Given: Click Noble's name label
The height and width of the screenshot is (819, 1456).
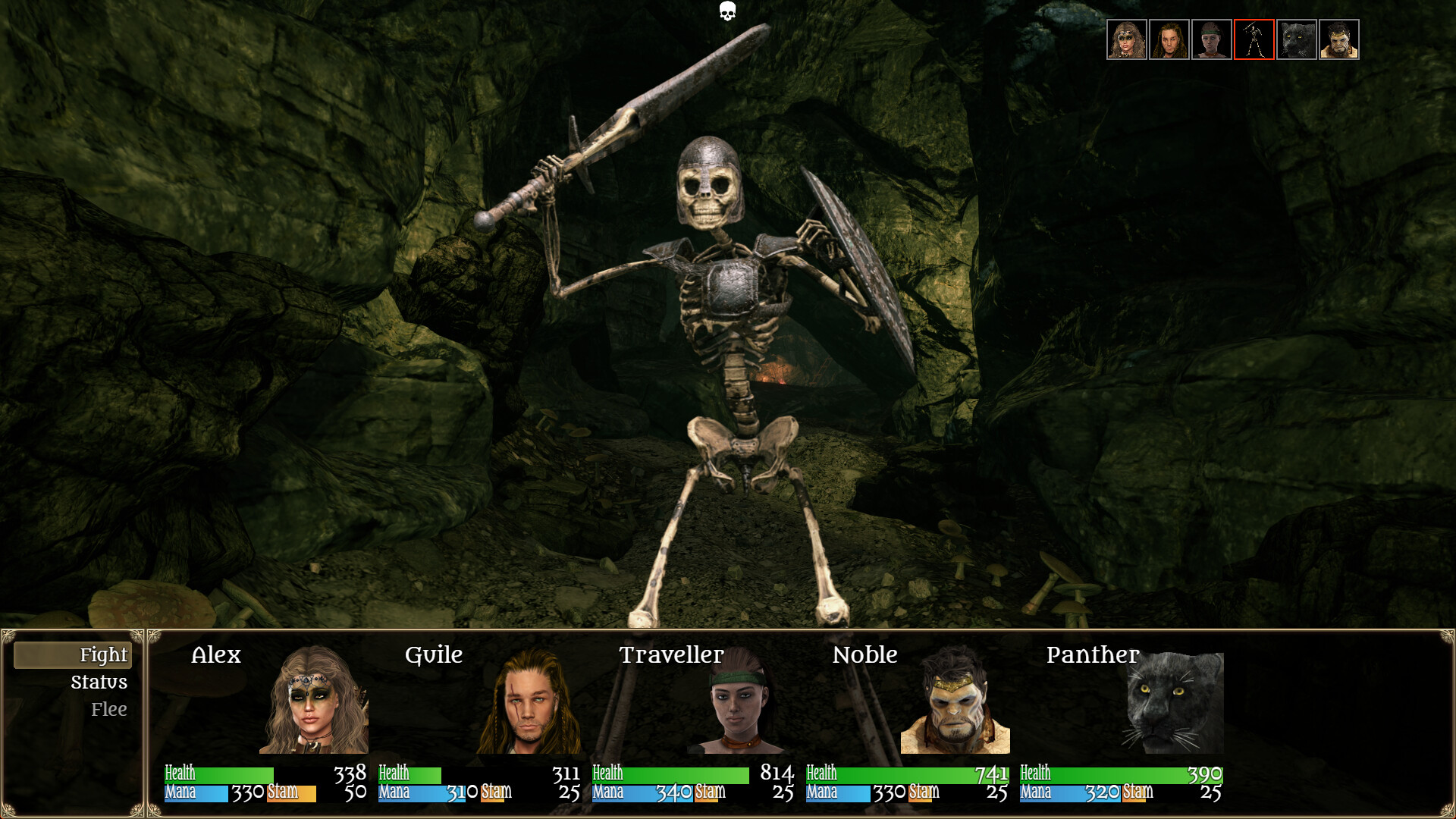Looking at the screenshot, I should point(866,655).
